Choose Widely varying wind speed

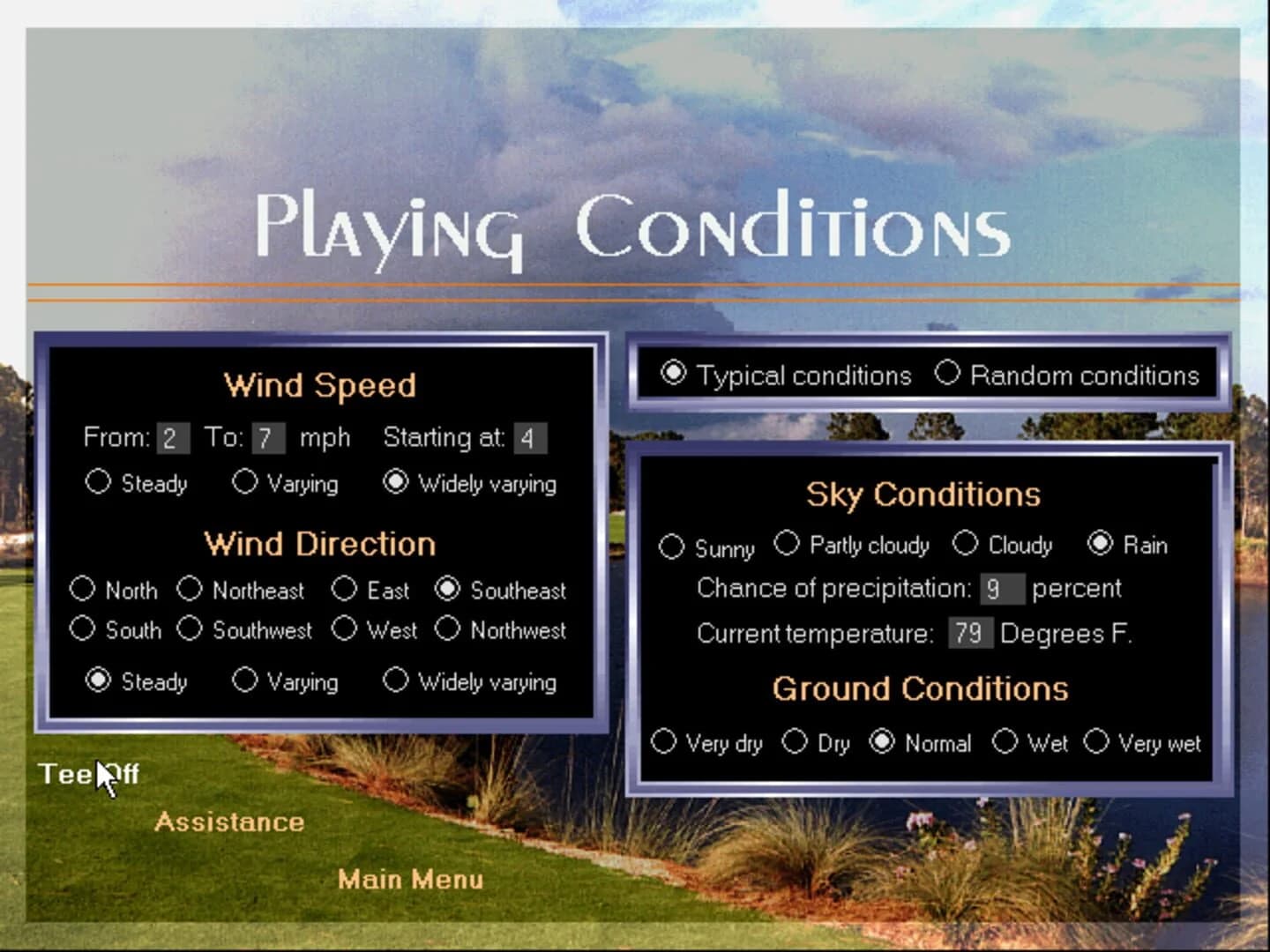tap(394, 482)
